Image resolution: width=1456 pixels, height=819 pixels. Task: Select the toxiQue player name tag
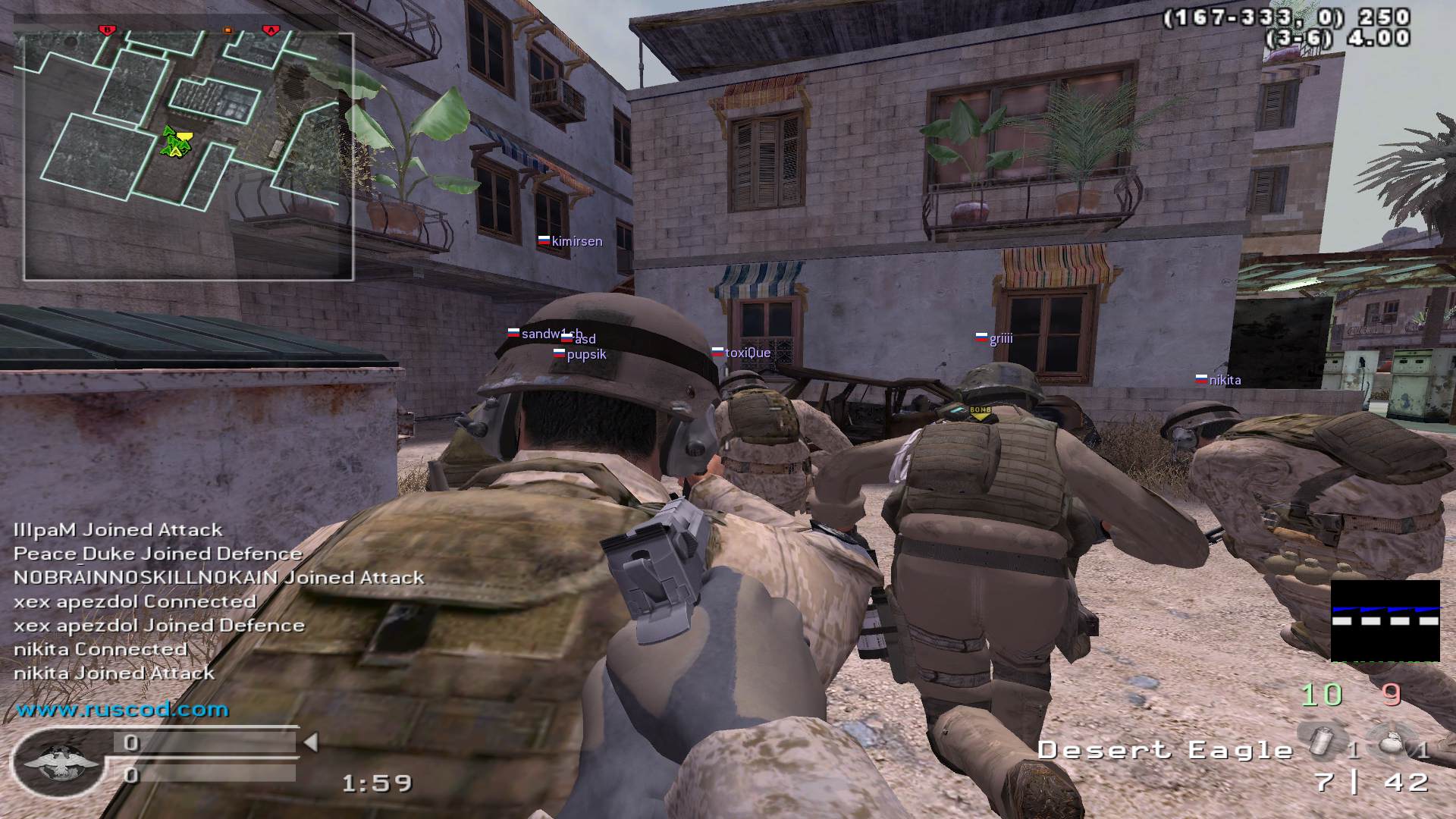pos(747,353)
